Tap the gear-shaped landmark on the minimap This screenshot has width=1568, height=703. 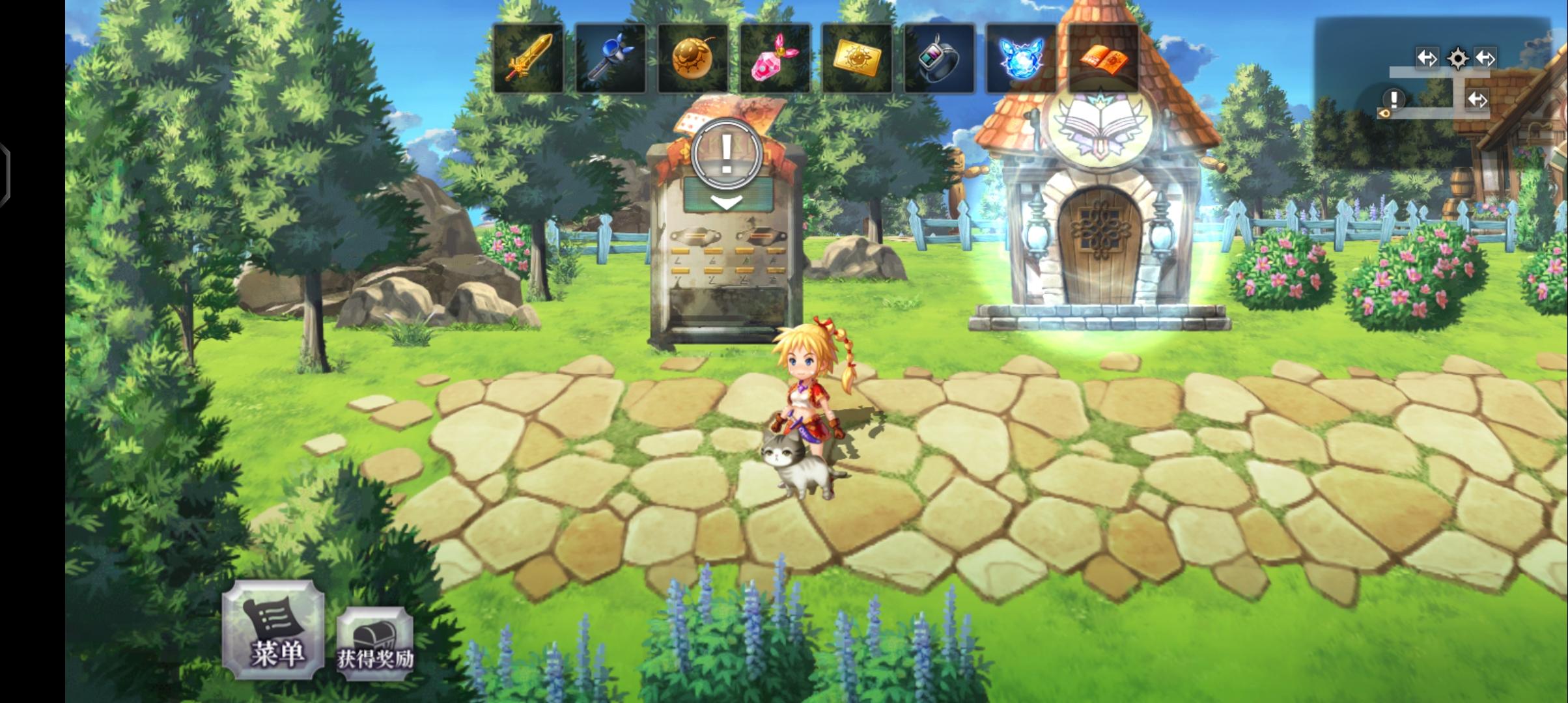pyautogui.click(x=1458, y=59)
